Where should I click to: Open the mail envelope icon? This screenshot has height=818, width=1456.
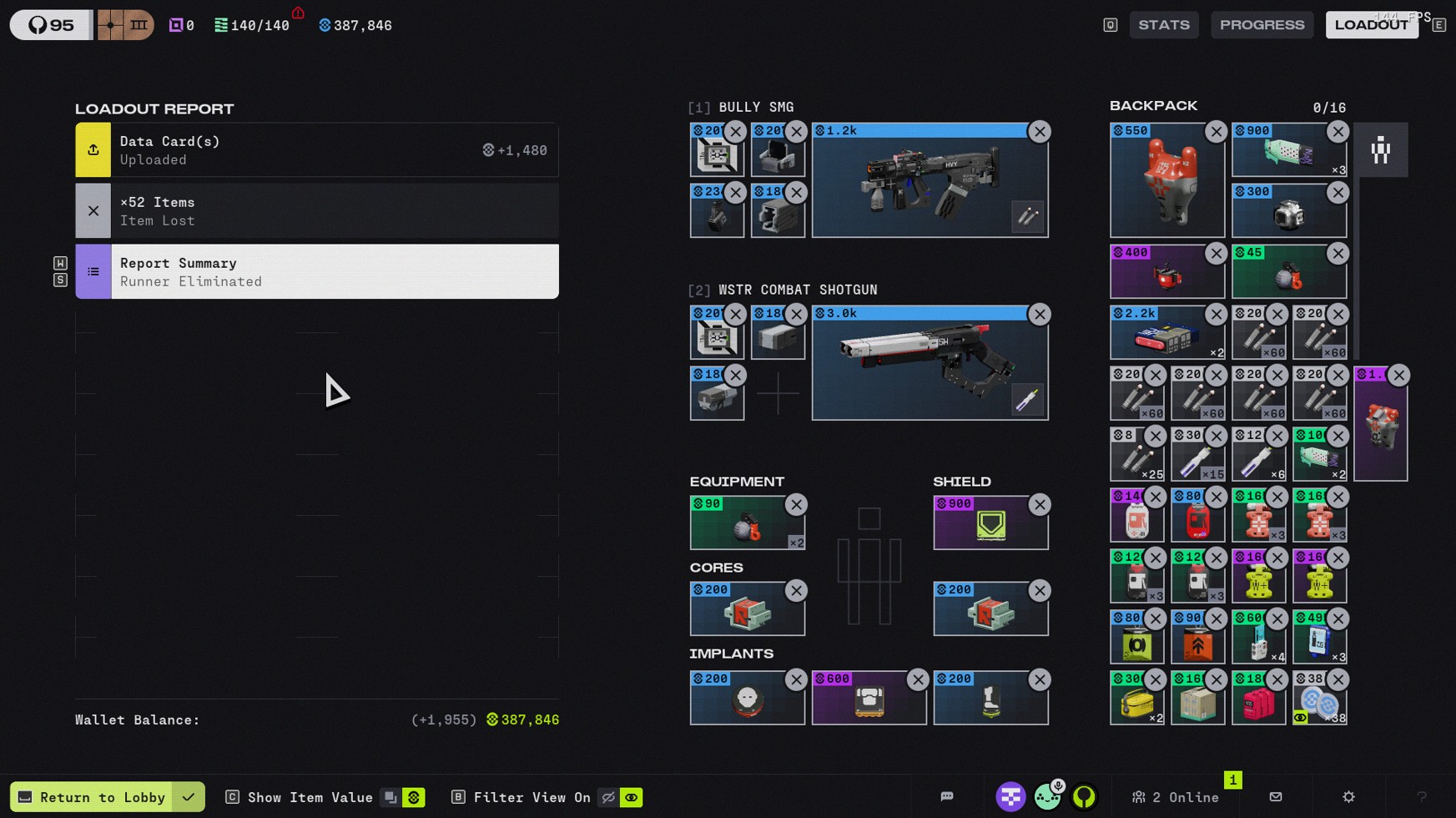coord(1276,797)
